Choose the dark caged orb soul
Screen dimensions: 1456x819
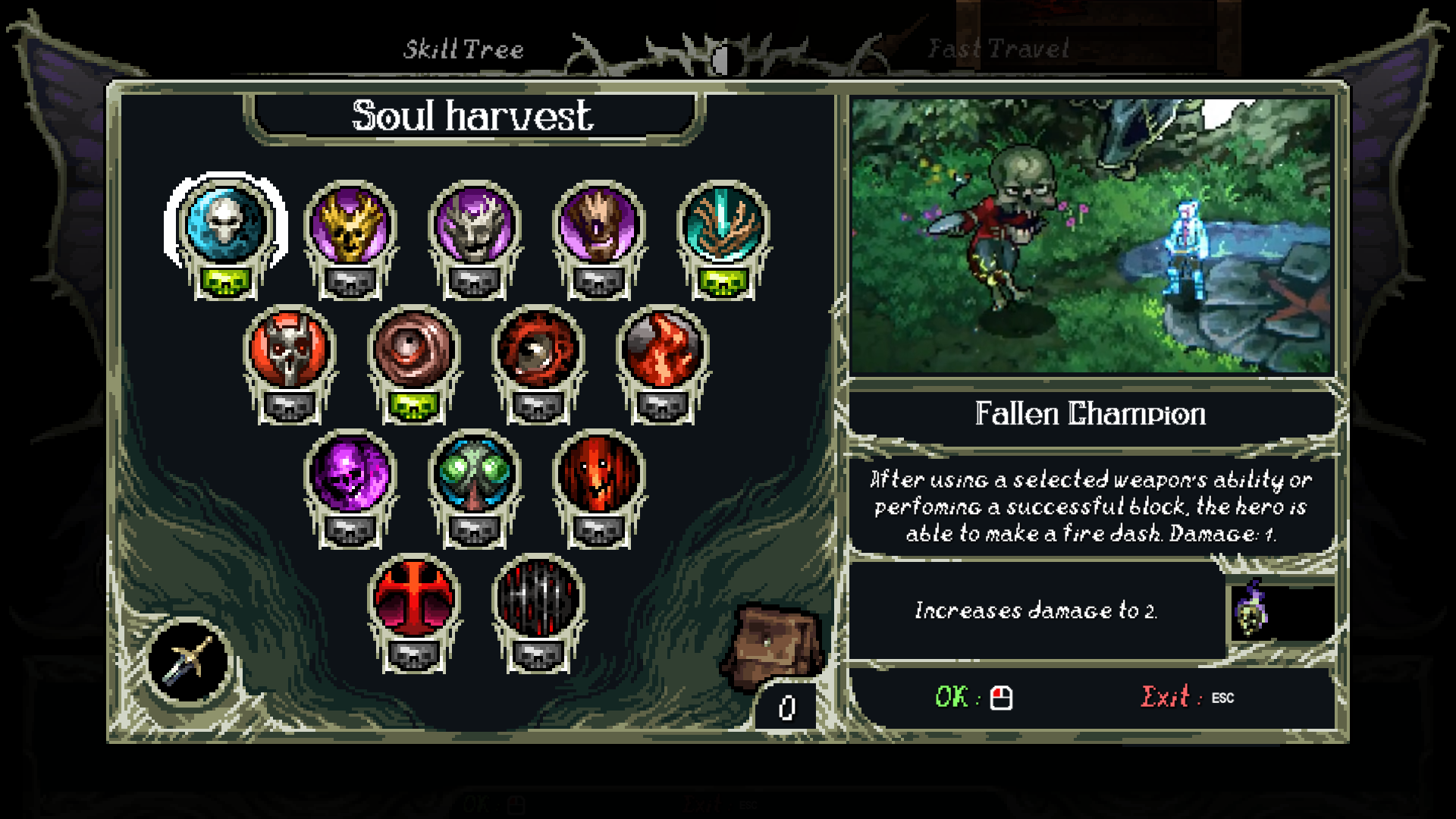click(x=538, y=600)
